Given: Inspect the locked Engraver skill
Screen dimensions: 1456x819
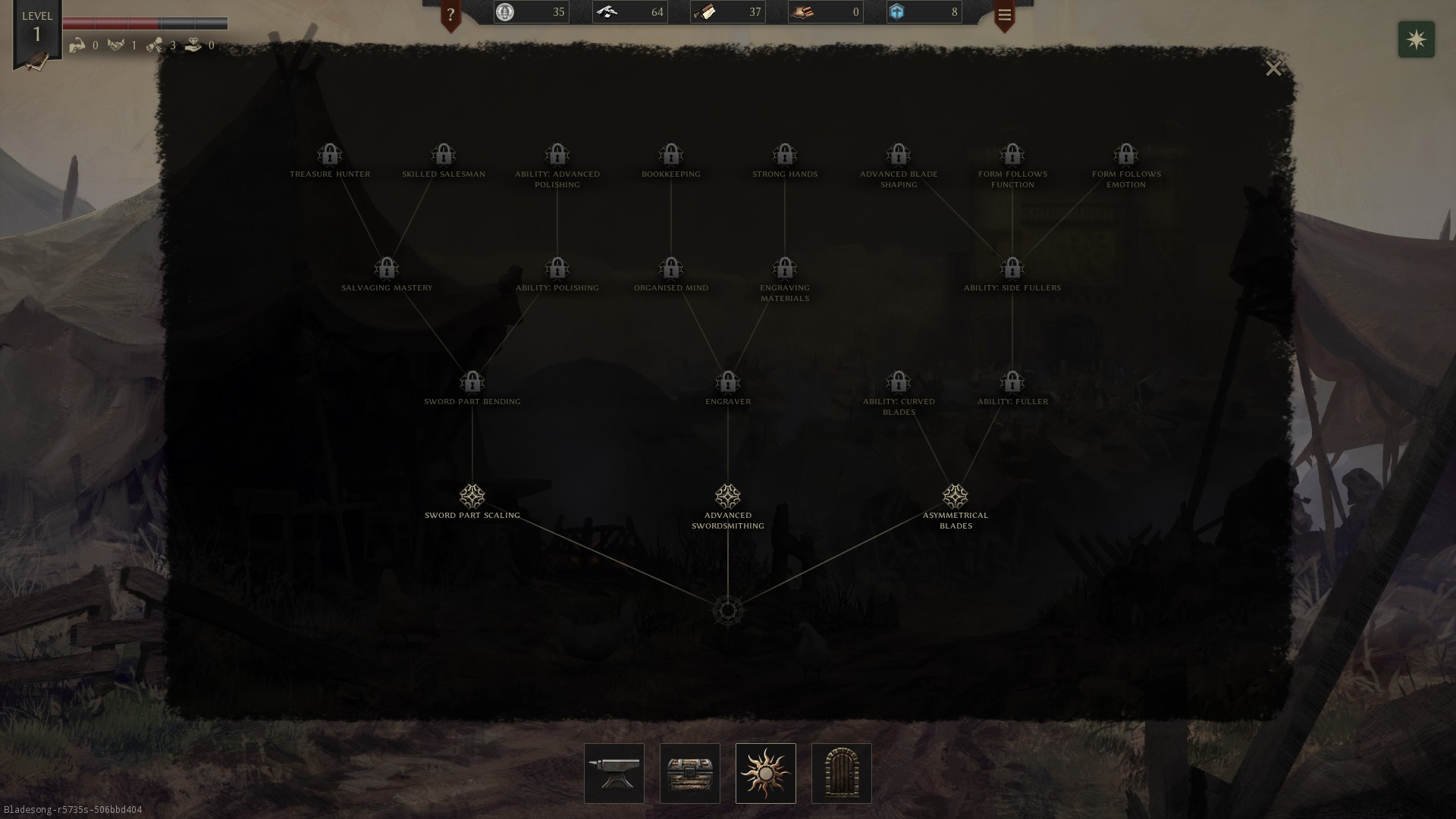Looking at the screenshot, I should (x=728, y=382).
